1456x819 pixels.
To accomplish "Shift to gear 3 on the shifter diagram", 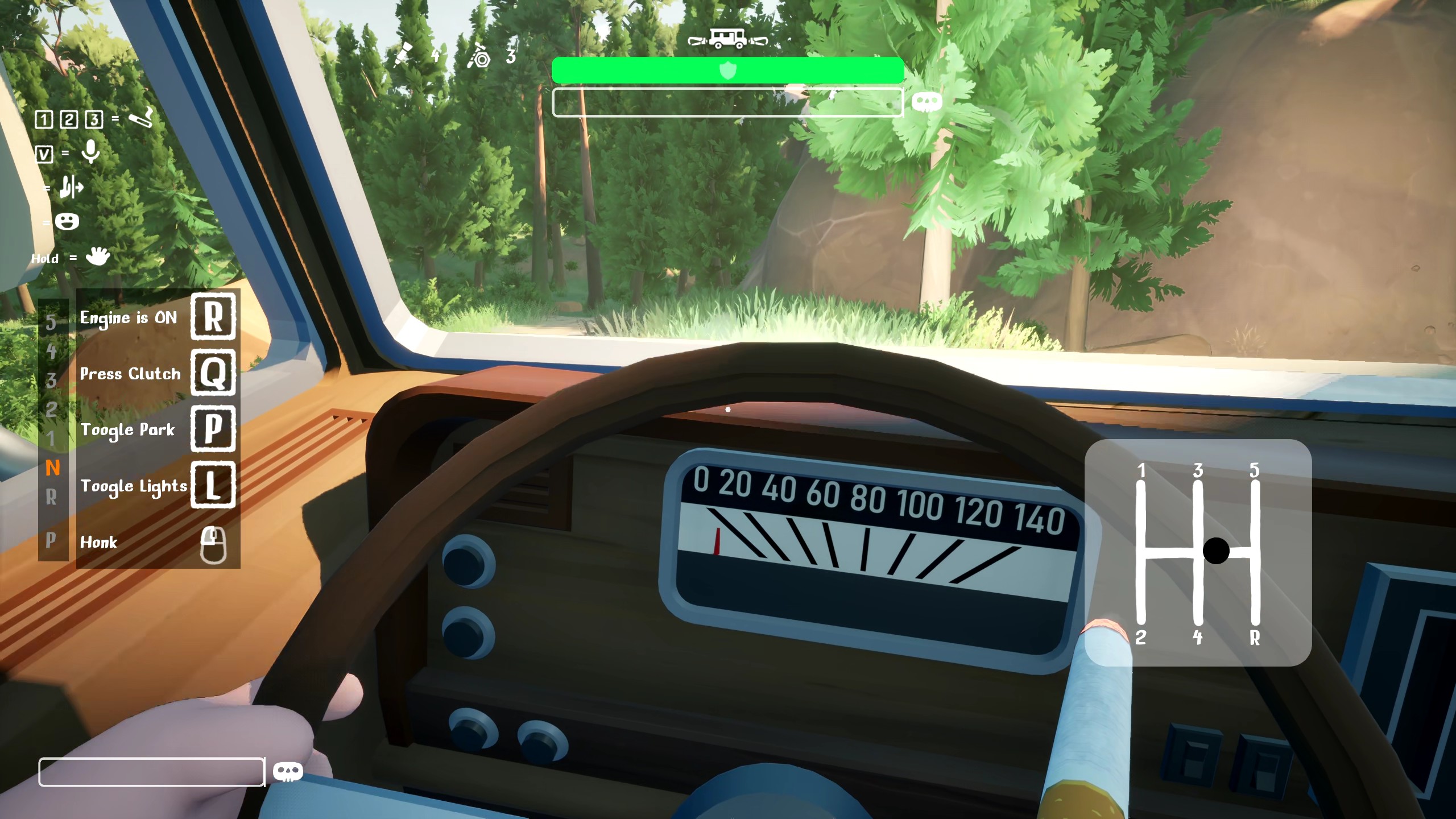I will [1198, 471].
